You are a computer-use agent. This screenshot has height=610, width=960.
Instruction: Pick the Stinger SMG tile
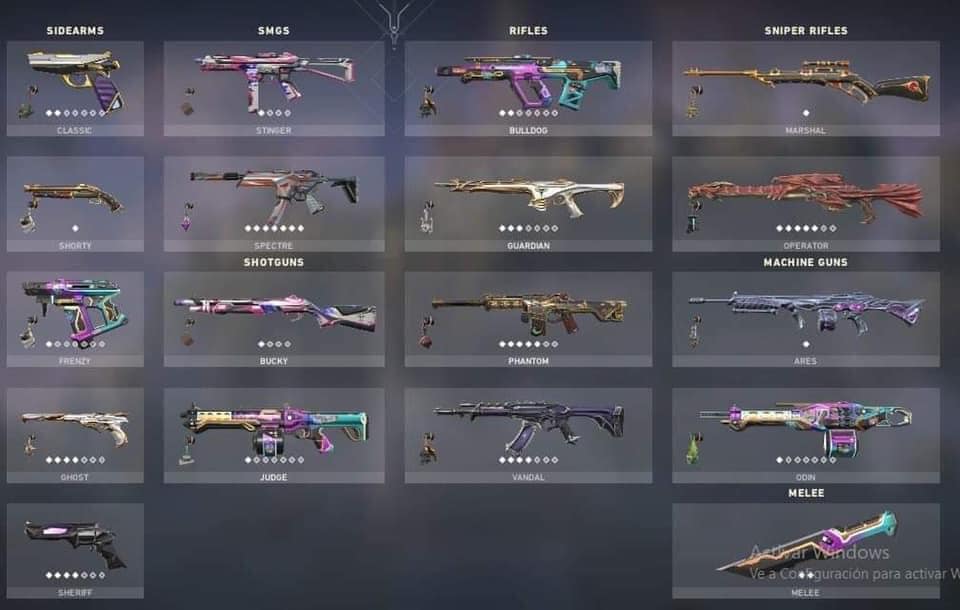coord(273,86)
